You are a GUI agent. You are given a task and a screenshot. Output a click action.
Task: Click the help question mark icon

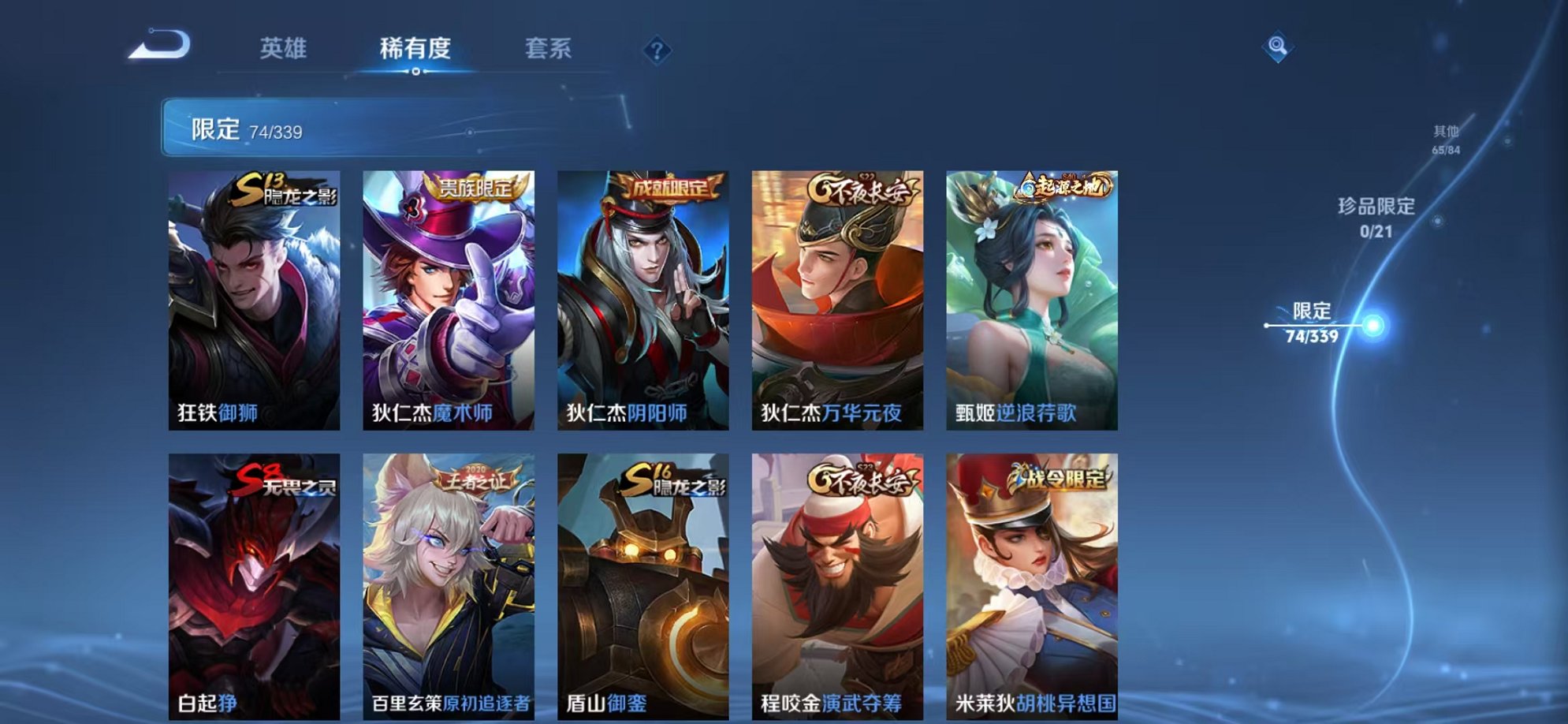[654, 50]
